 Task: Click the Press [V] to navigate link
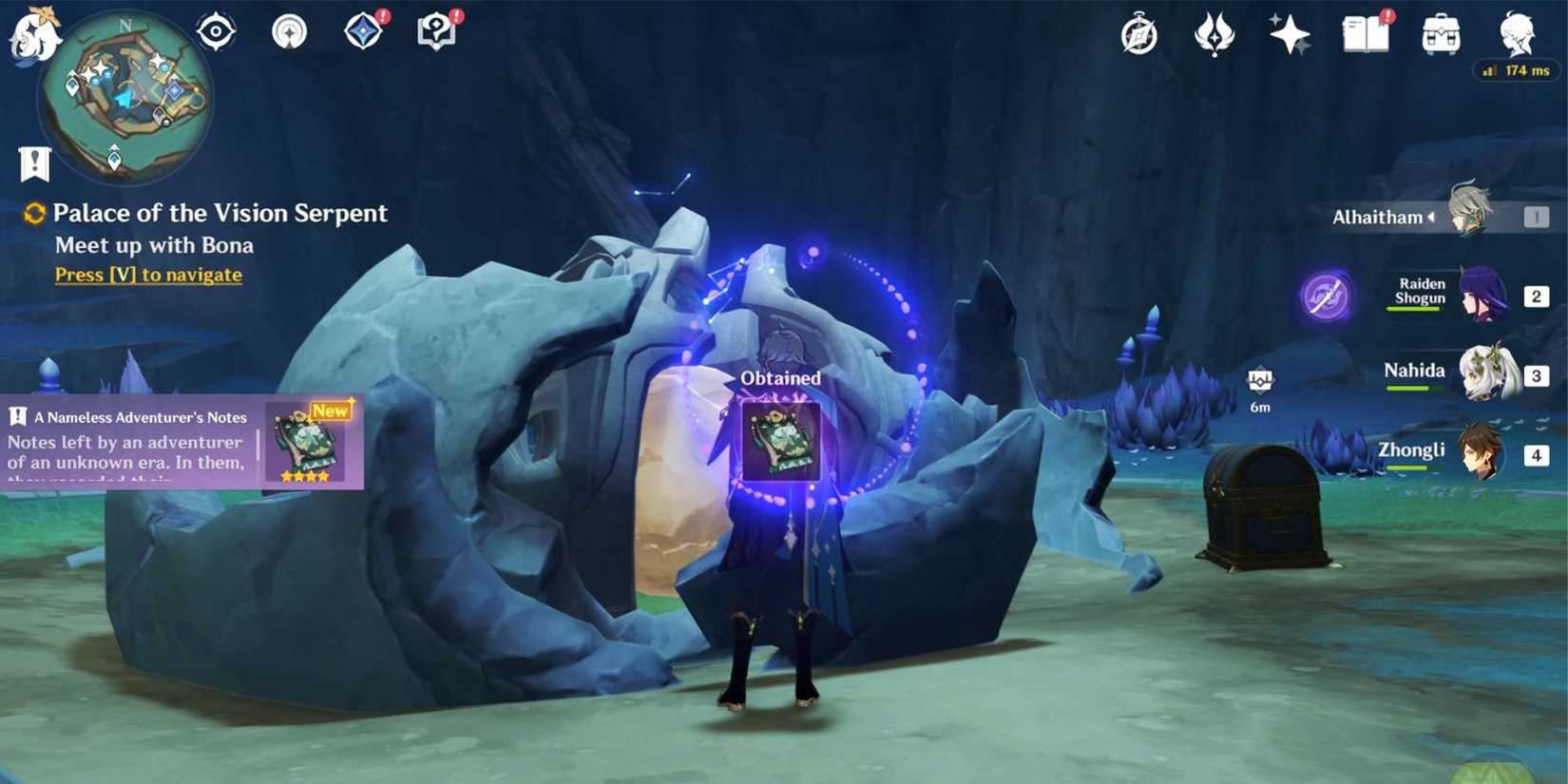[x=147, y=275]
